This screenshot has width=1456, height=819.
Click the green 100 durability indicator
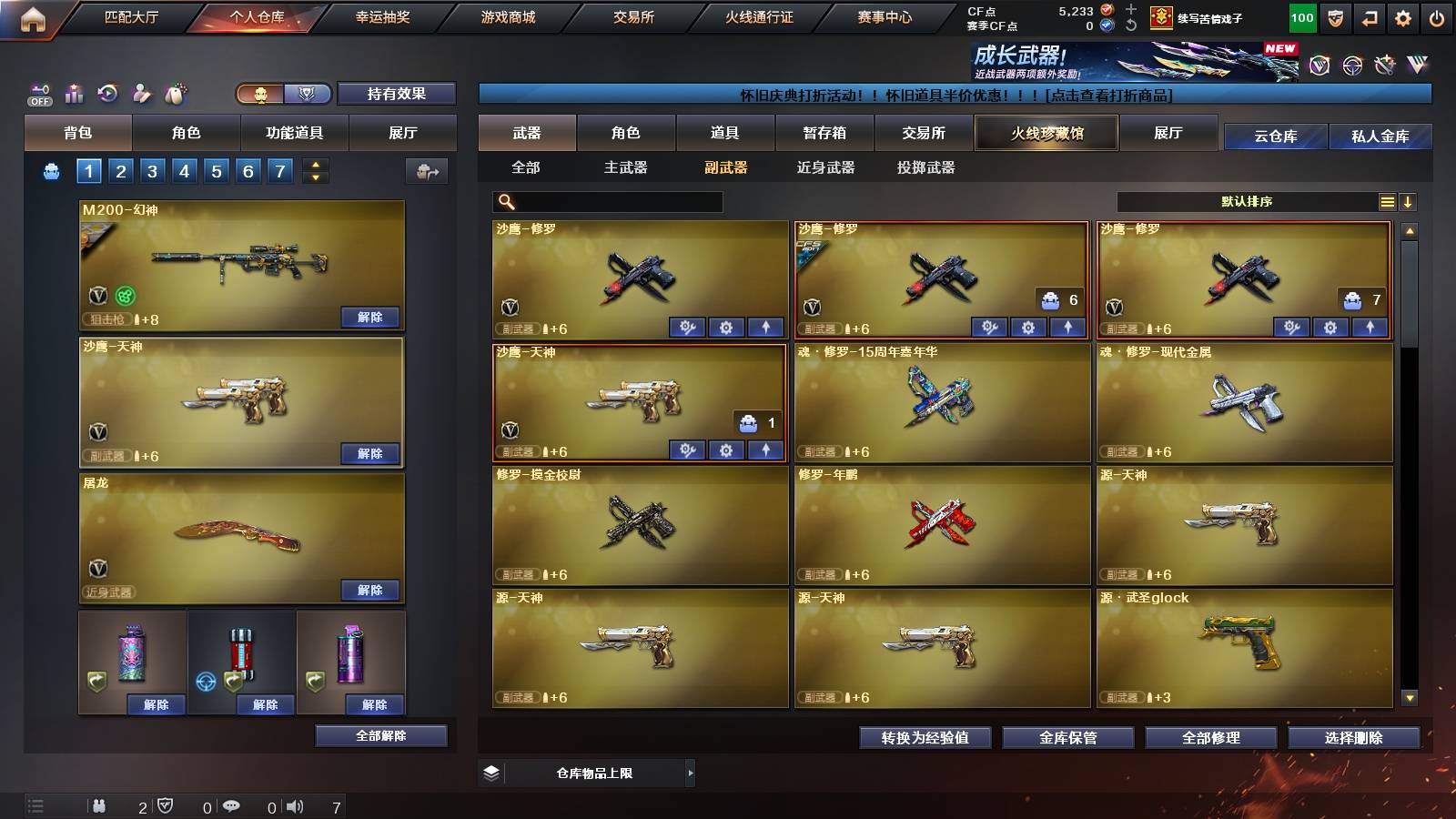click(1301, 17)
